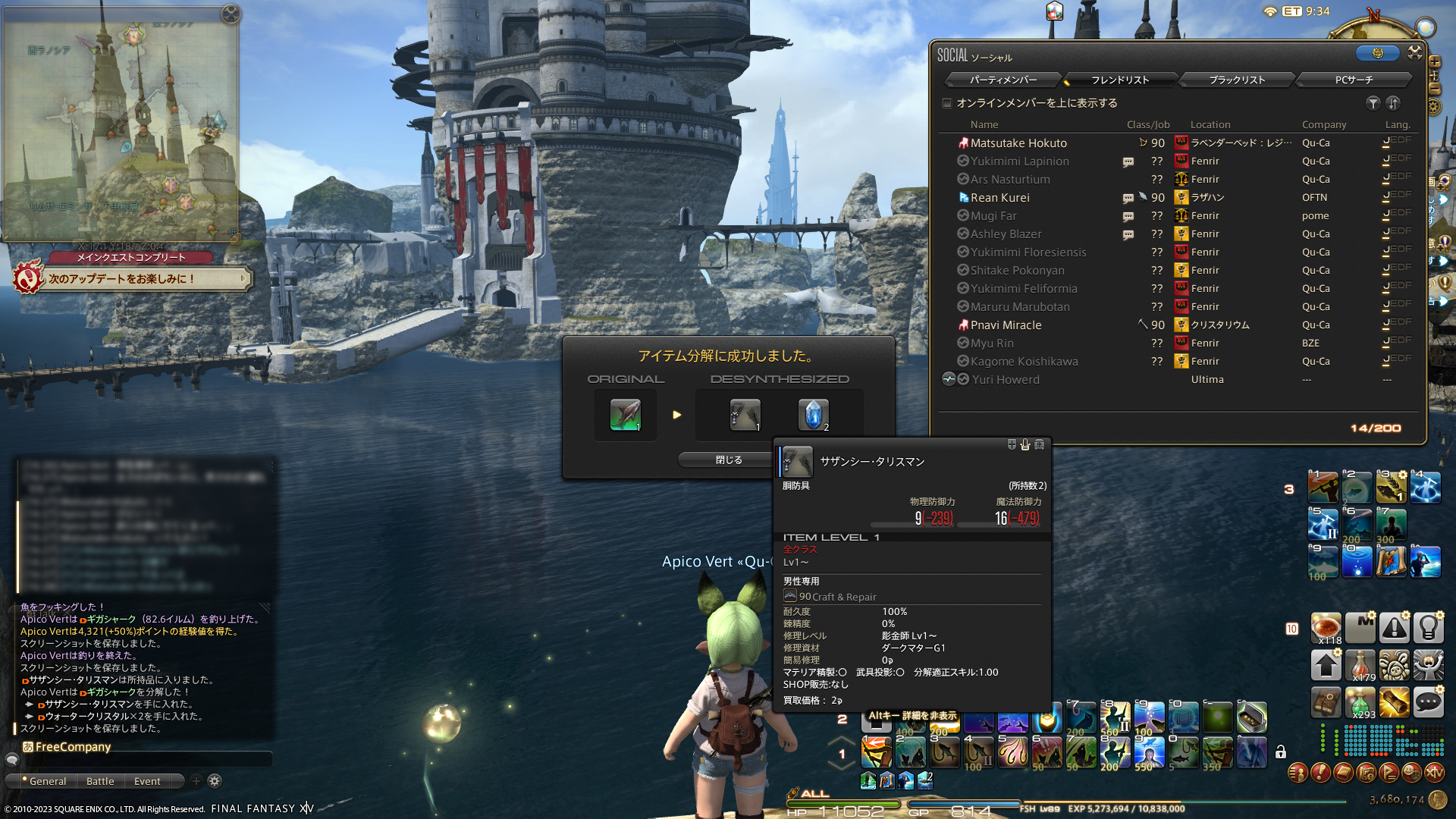Show the Event chat tab

pos(147,781)
